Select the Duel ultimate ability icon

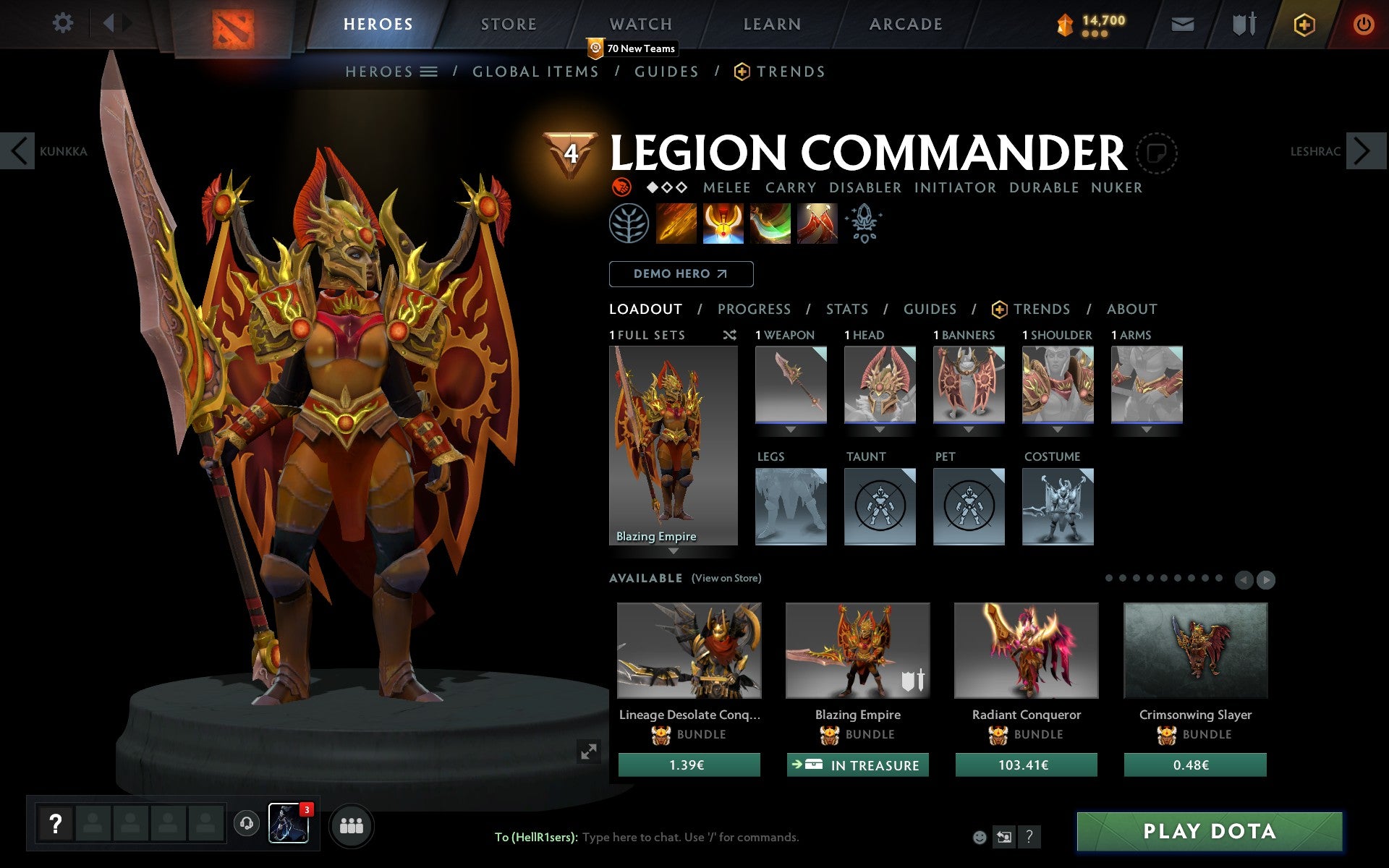click(817, 224)
